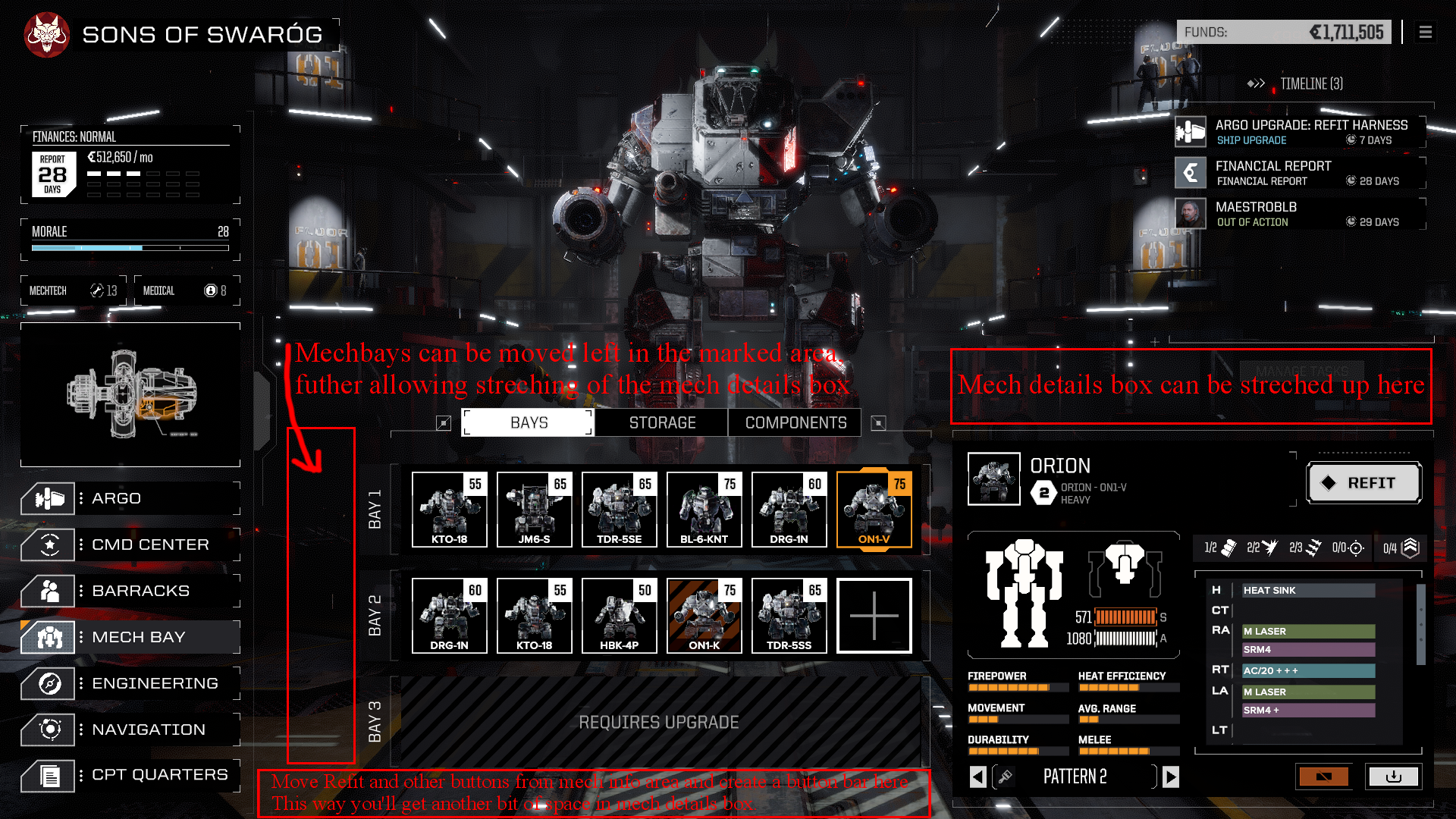Screen dimensions: 1456x819
Task: Select the ON1-K mech thumbnail in Bay 2
Action: point(704,616)
